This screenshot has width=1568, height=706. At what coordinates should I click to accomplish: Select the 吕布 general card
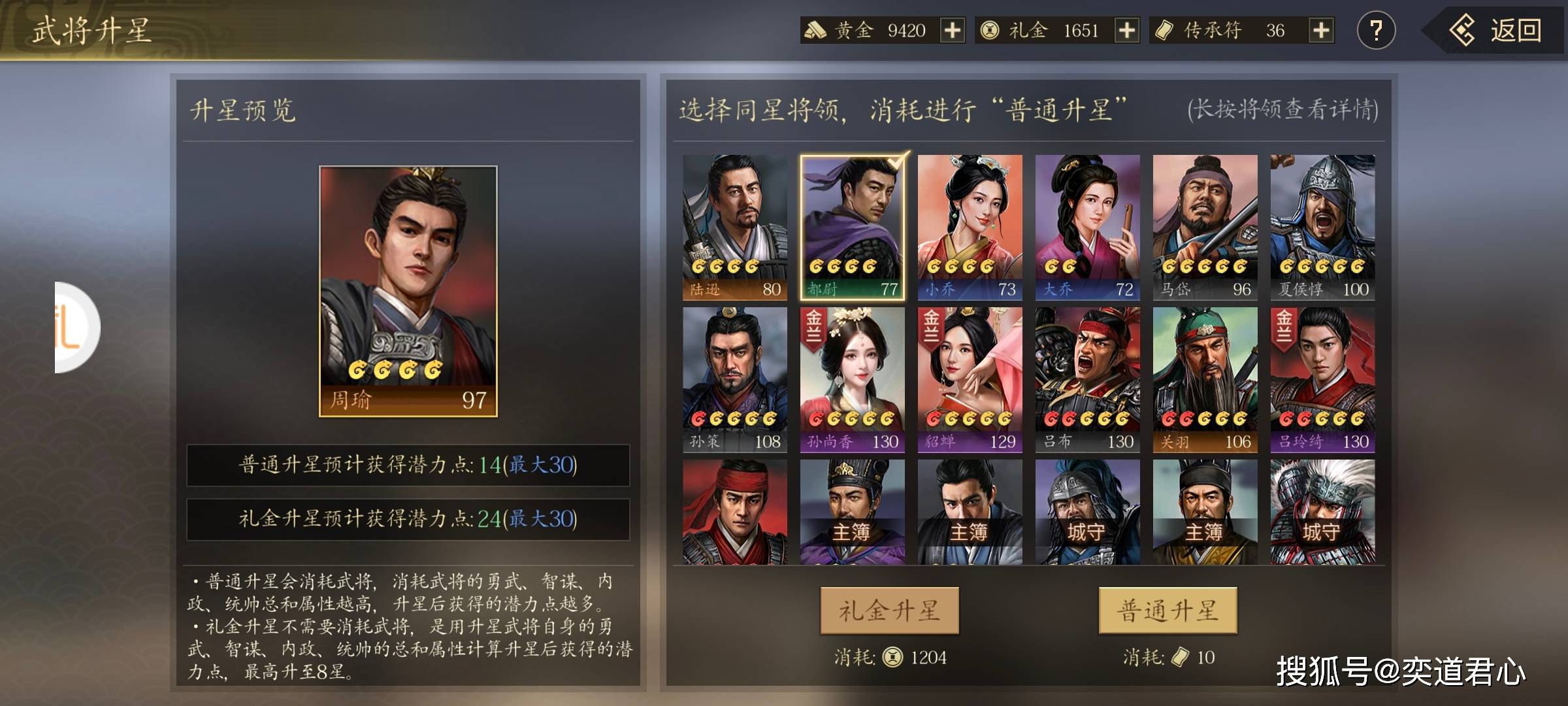[x=1088, y=380]
